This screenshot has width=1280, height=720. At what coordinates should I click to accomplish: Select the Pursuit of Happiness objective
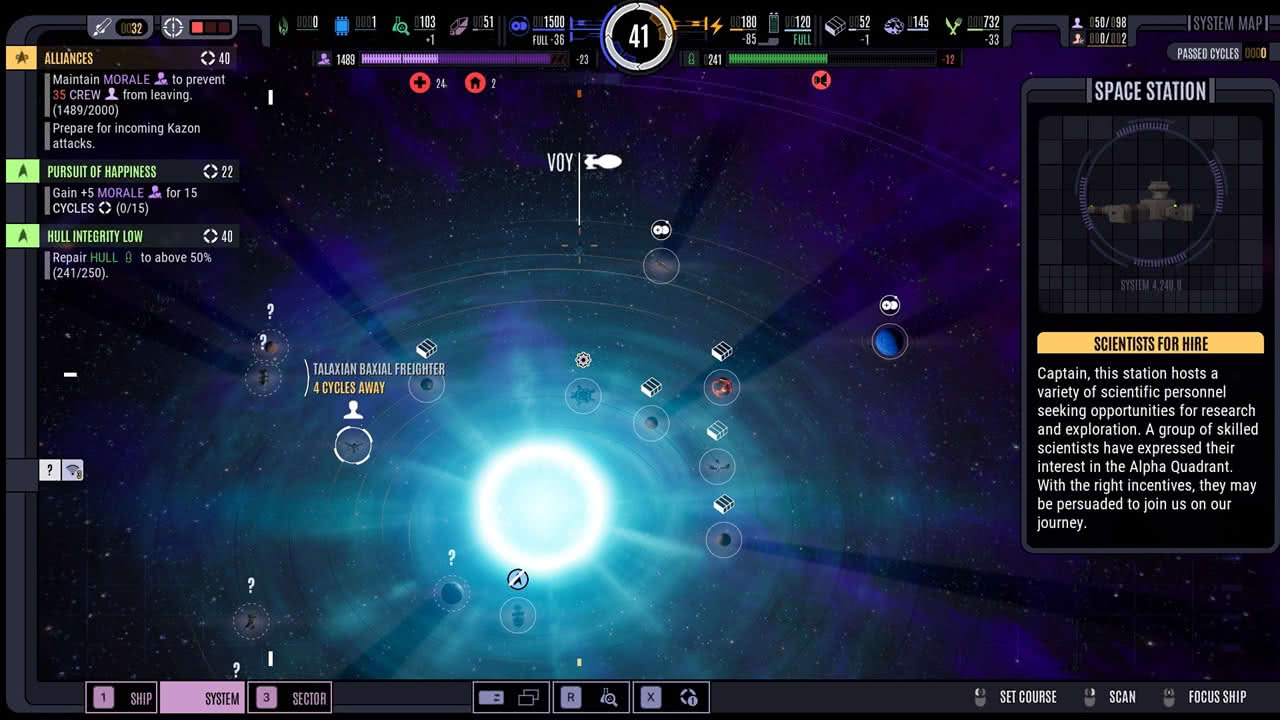(120, 171)
